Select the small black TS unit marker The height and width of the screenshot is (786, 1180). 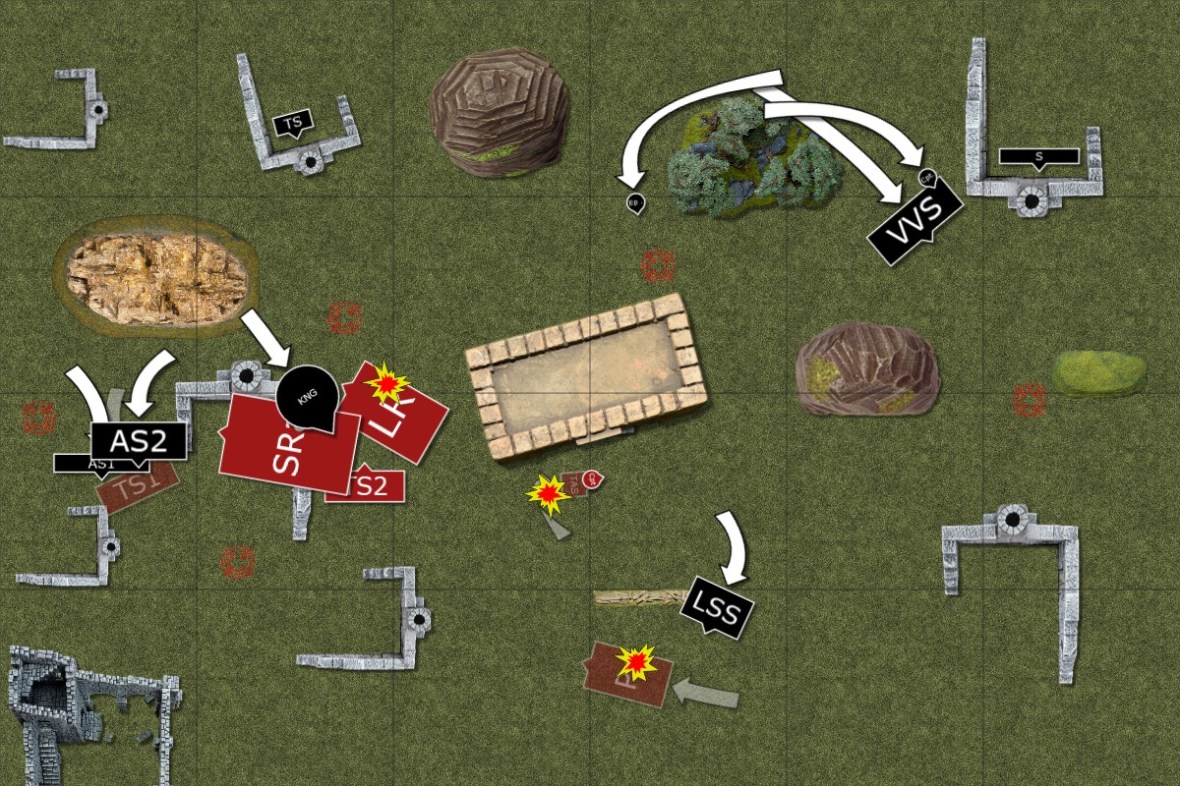pyautogui.click(x=293, y=124)
